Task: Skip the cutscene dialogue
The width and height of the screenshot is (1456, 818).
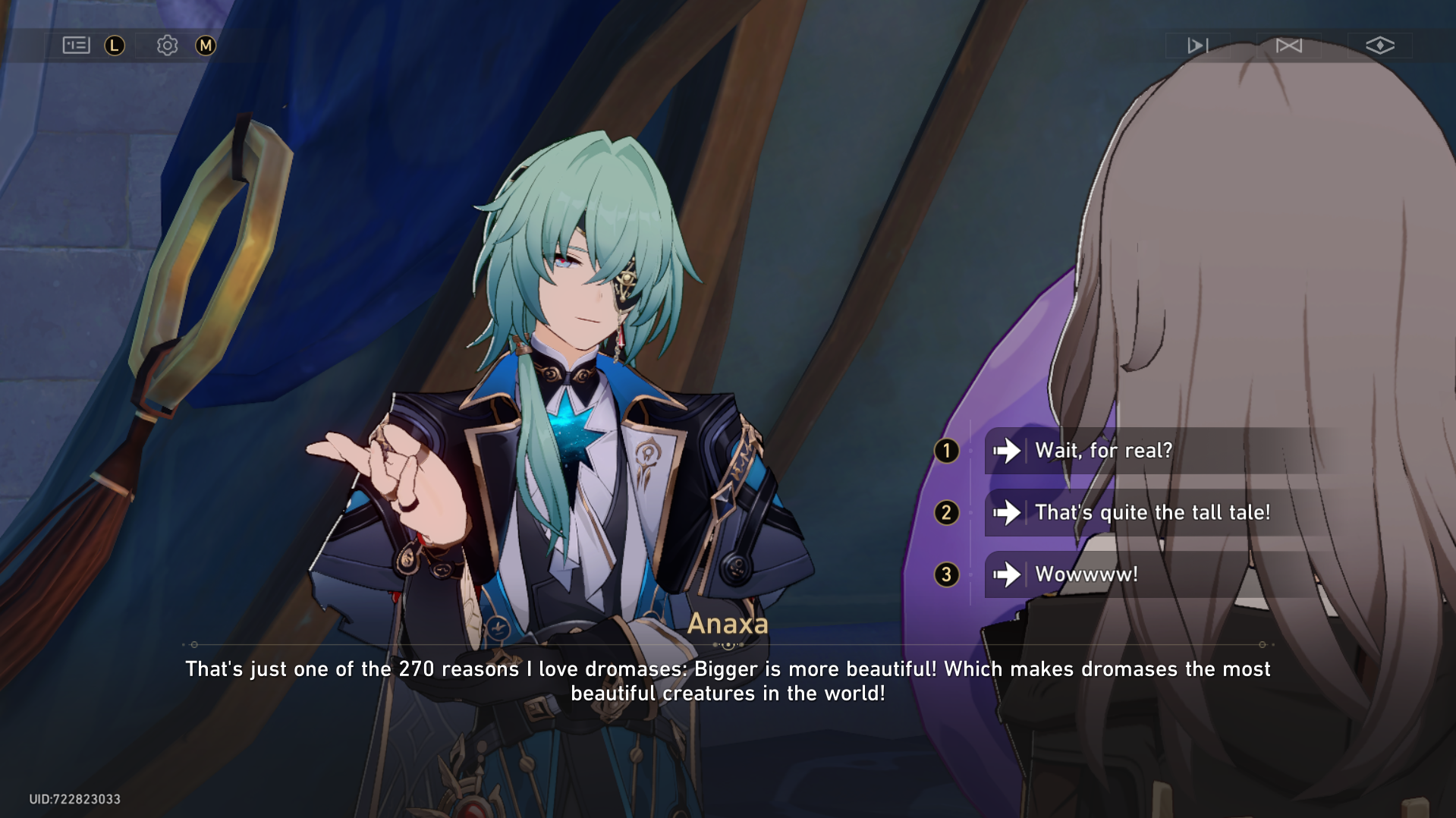Action: pyautogui.click(x=1288, y=46)
